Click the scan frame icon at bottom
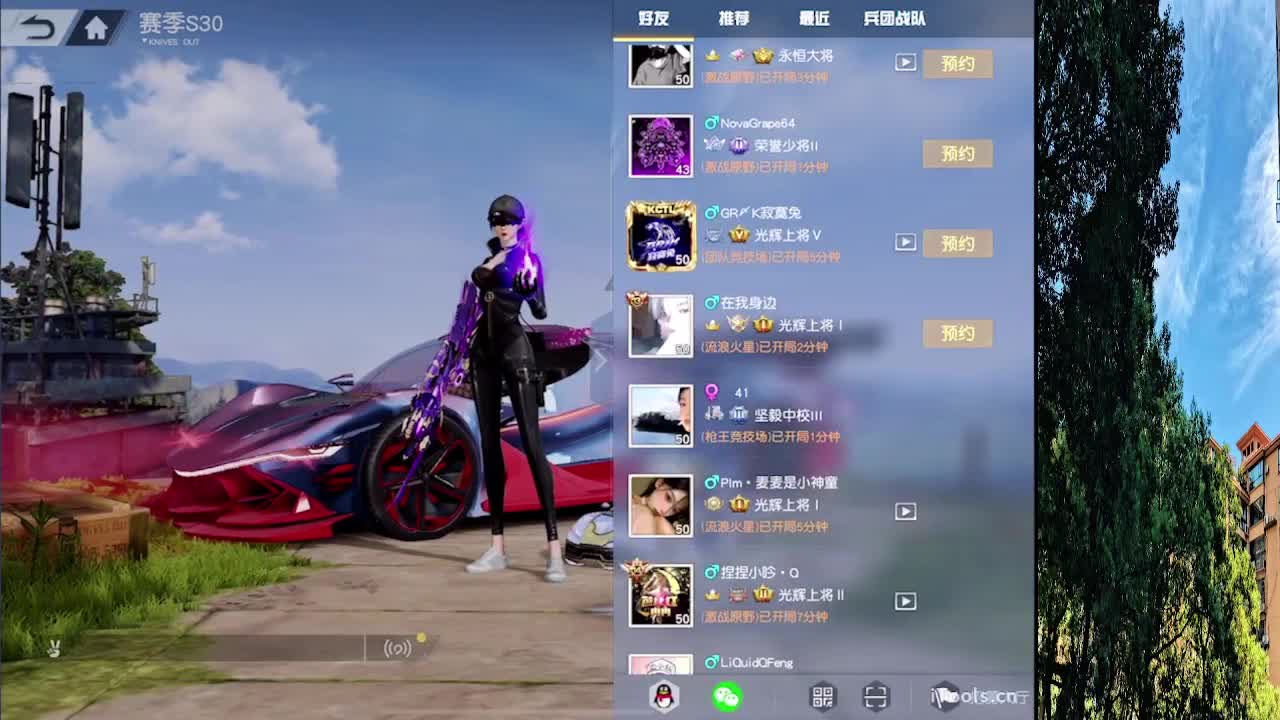Viewport: 1280px width, 720px height. pyautogui.click(x=876, y=697)
